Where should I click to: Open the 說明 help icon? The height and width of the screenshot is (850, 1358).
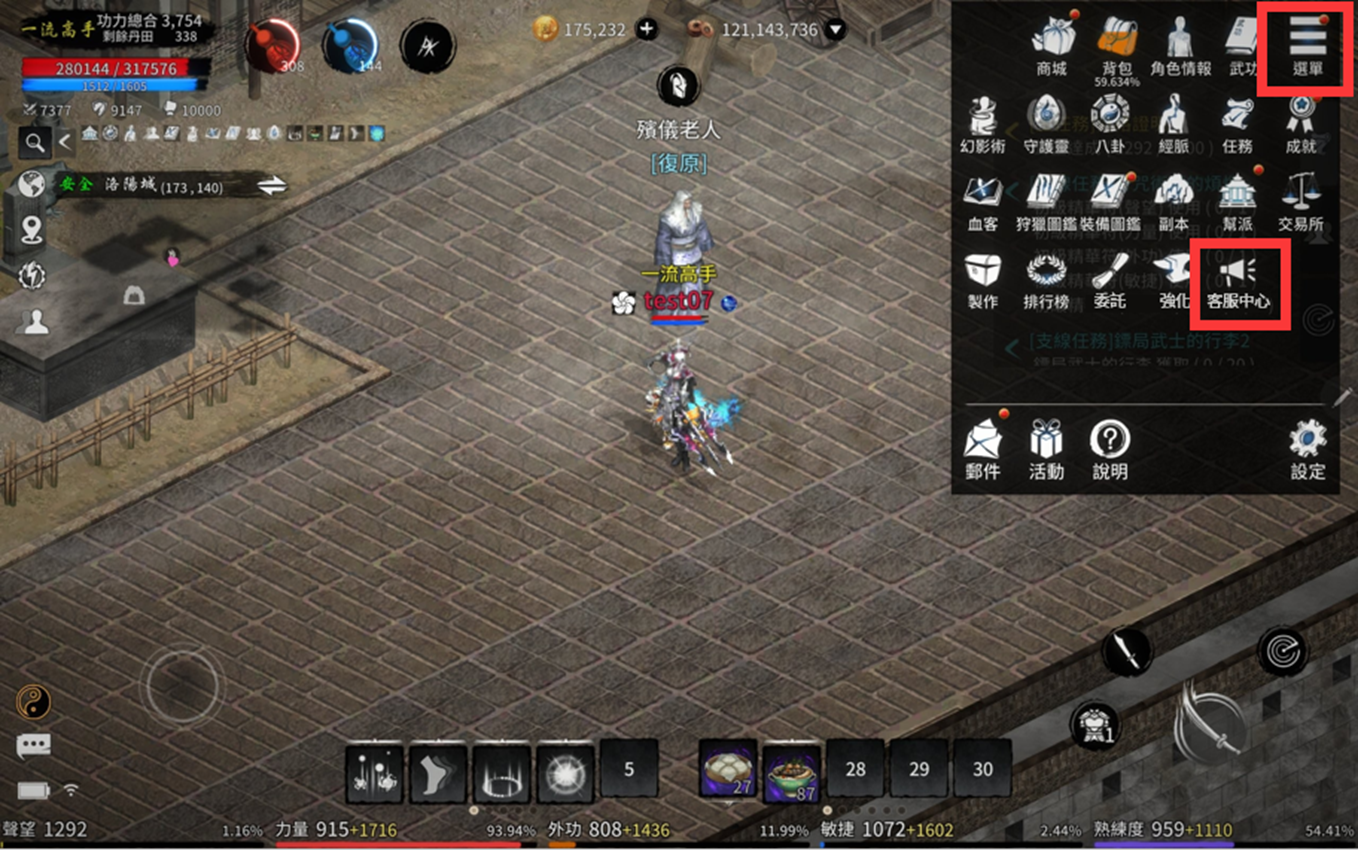pos(1110,447)
